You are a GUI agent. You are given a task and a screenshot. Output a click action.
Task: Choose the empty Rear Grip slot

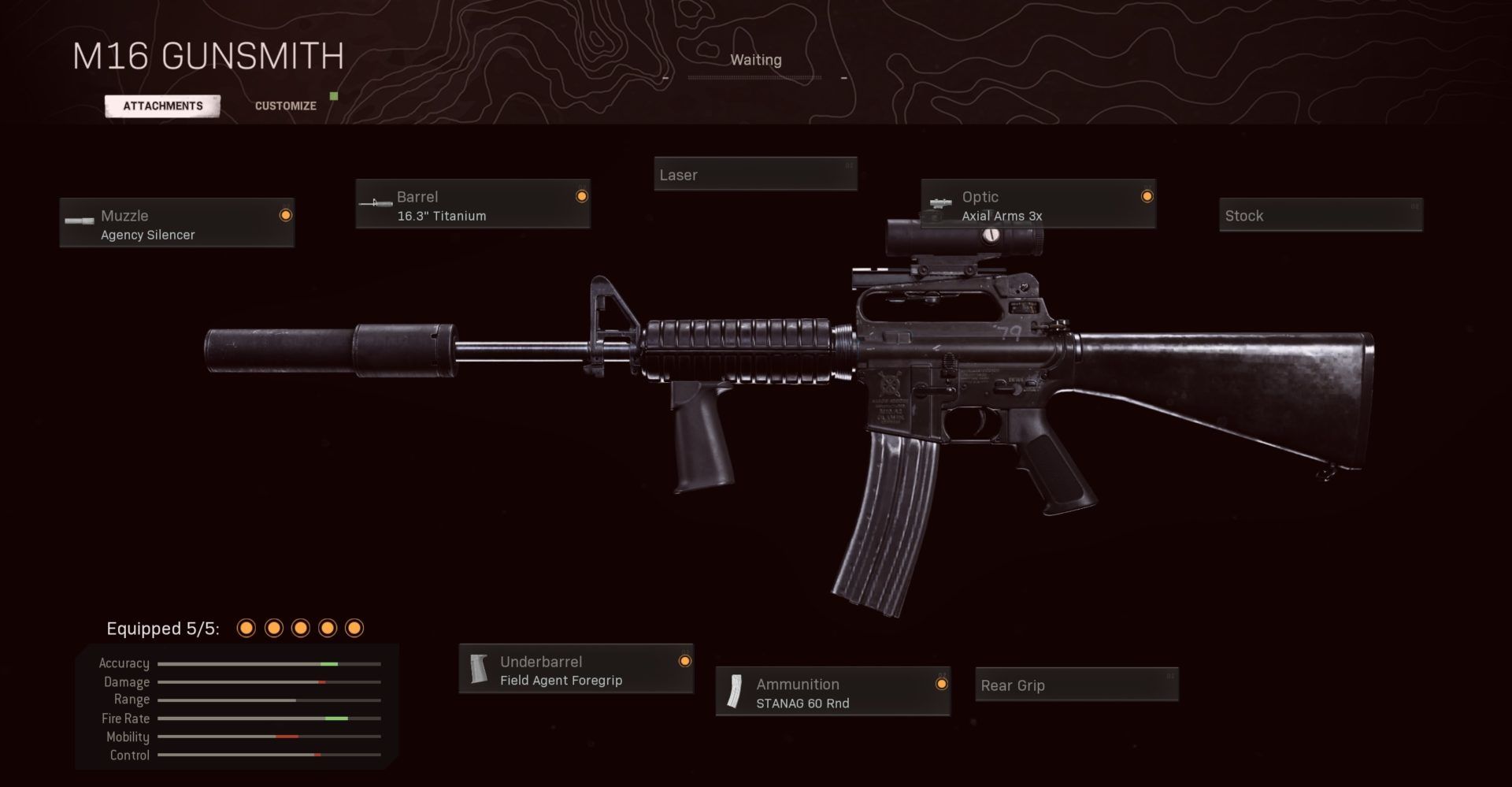click(1076, 685)
